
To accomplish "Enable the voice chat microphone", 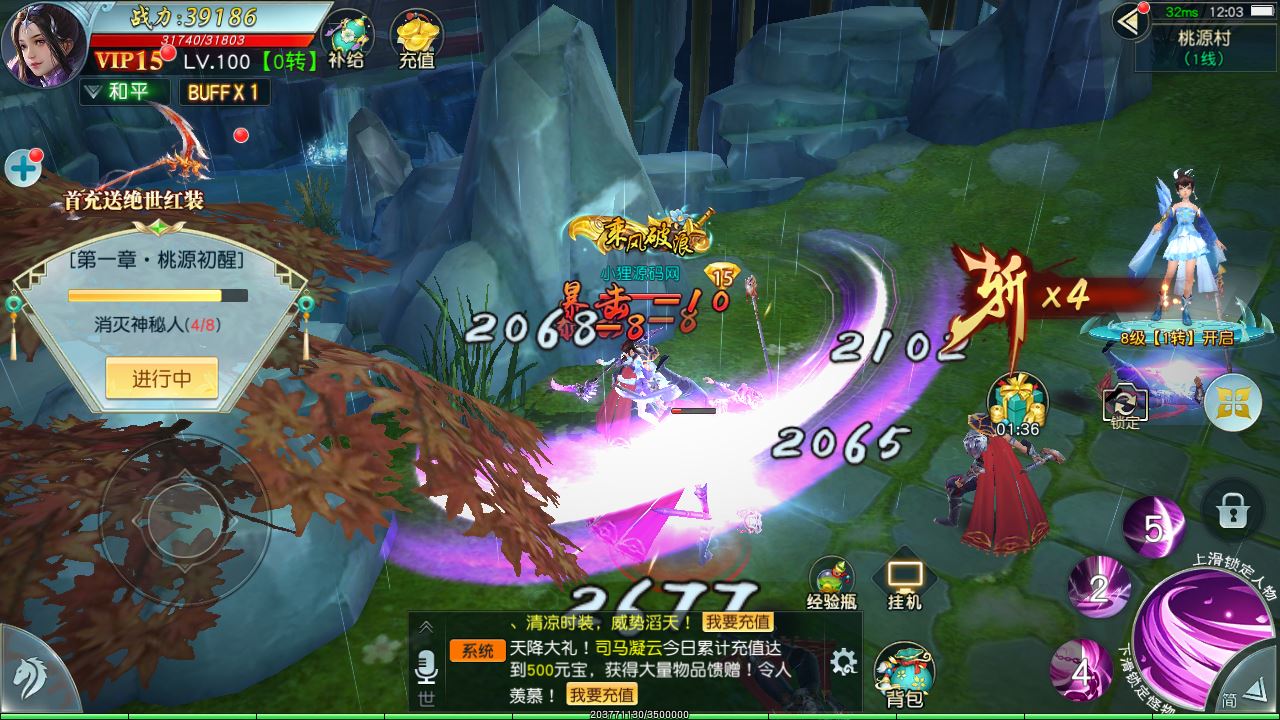I will pyautogui.click(x=424, y=664).
